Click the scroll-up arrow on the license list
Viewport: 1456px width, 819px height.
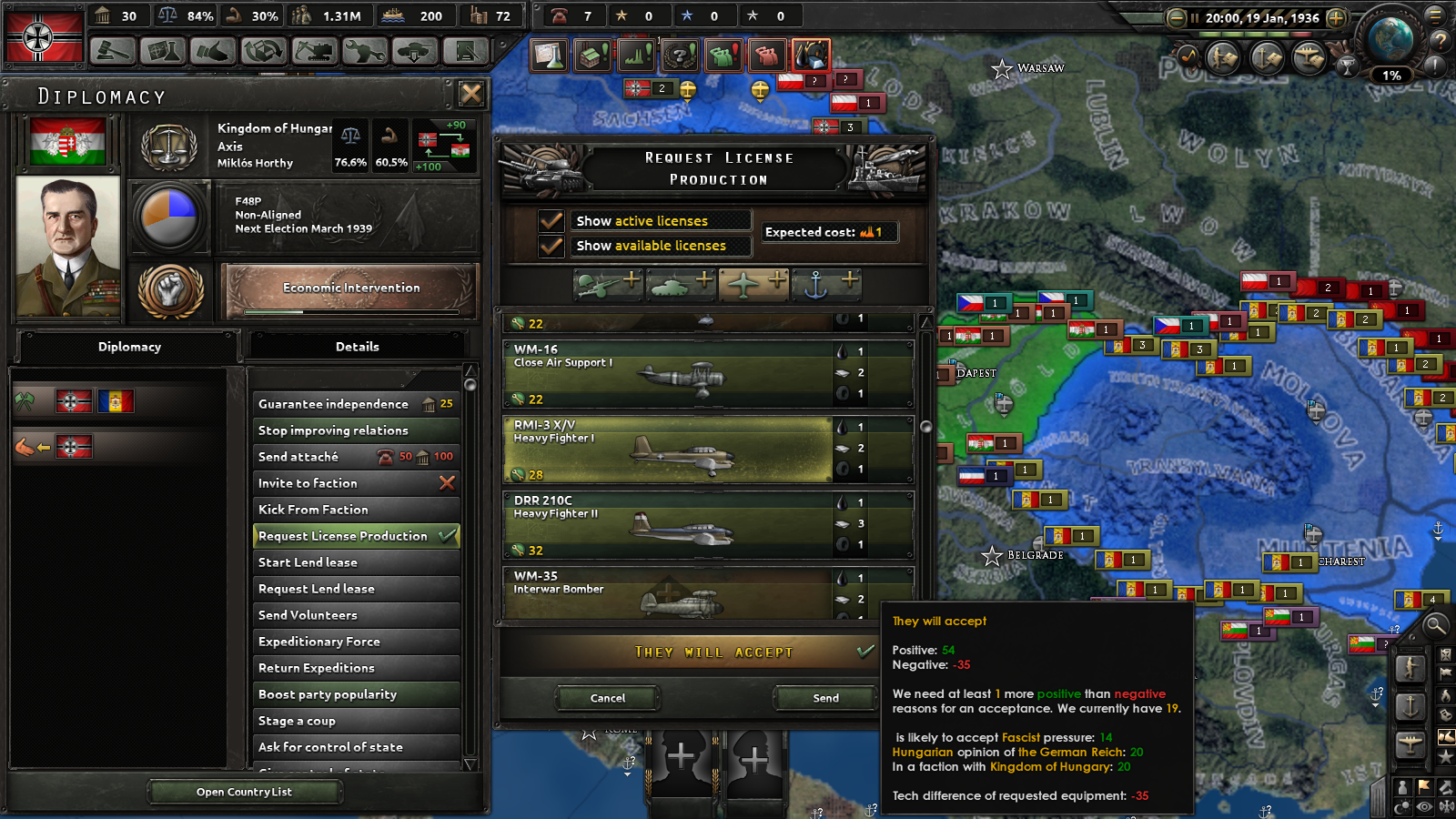(926, 320)
